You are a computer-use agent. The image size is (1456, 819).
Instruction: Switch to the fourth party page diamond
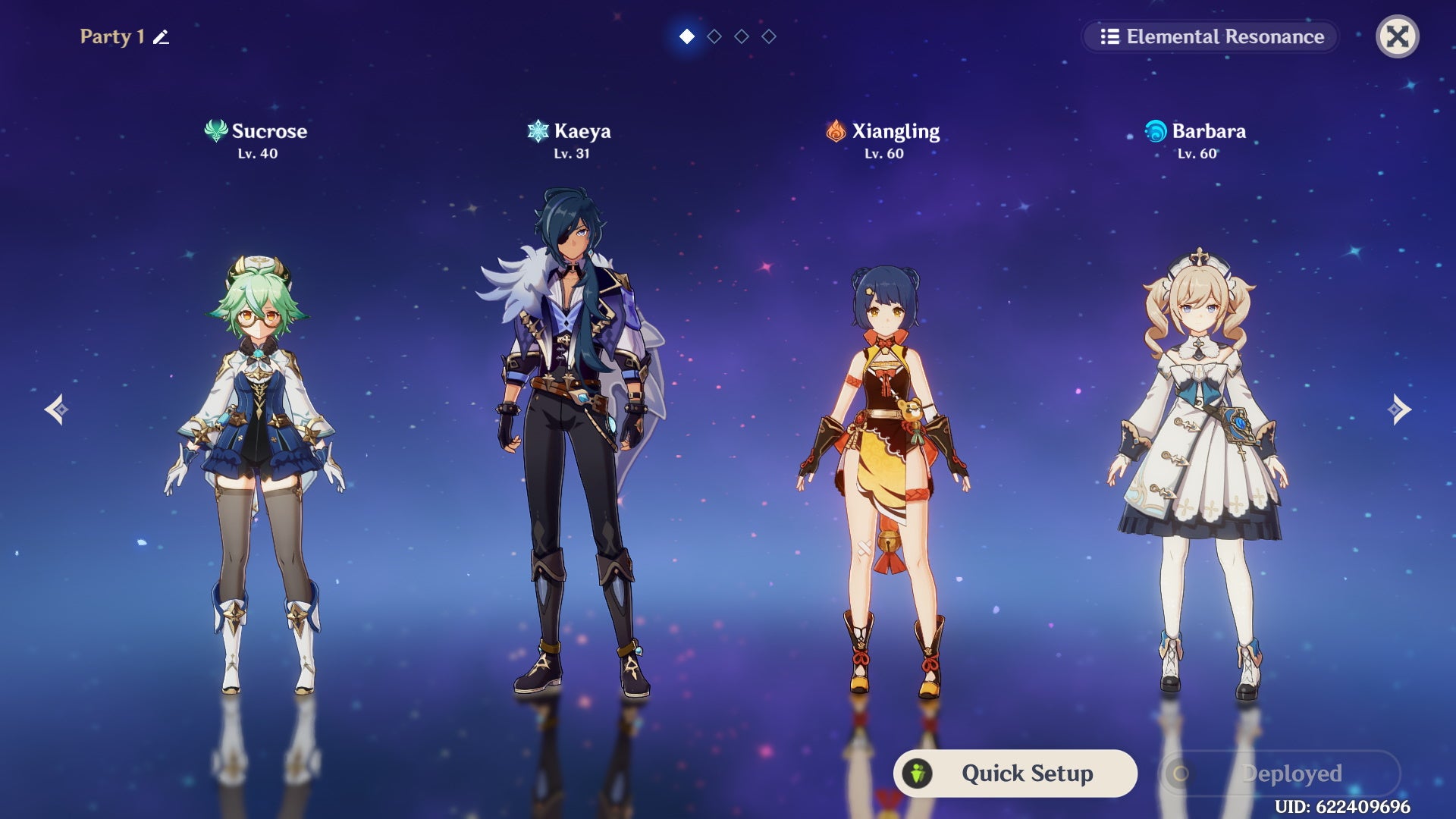pos(769,35)
